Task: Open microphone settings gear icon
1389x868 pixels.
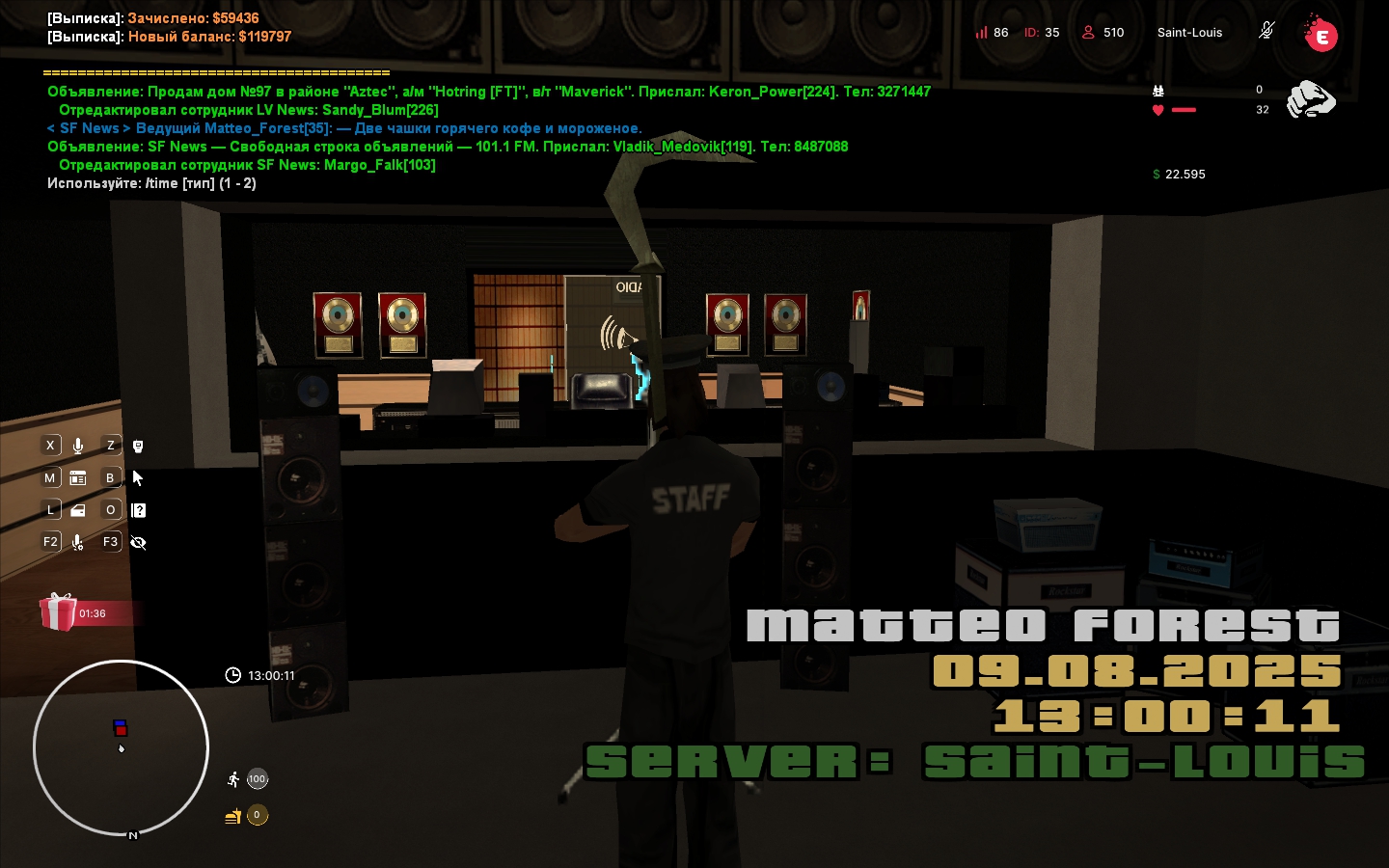Action: coord(78,542)
